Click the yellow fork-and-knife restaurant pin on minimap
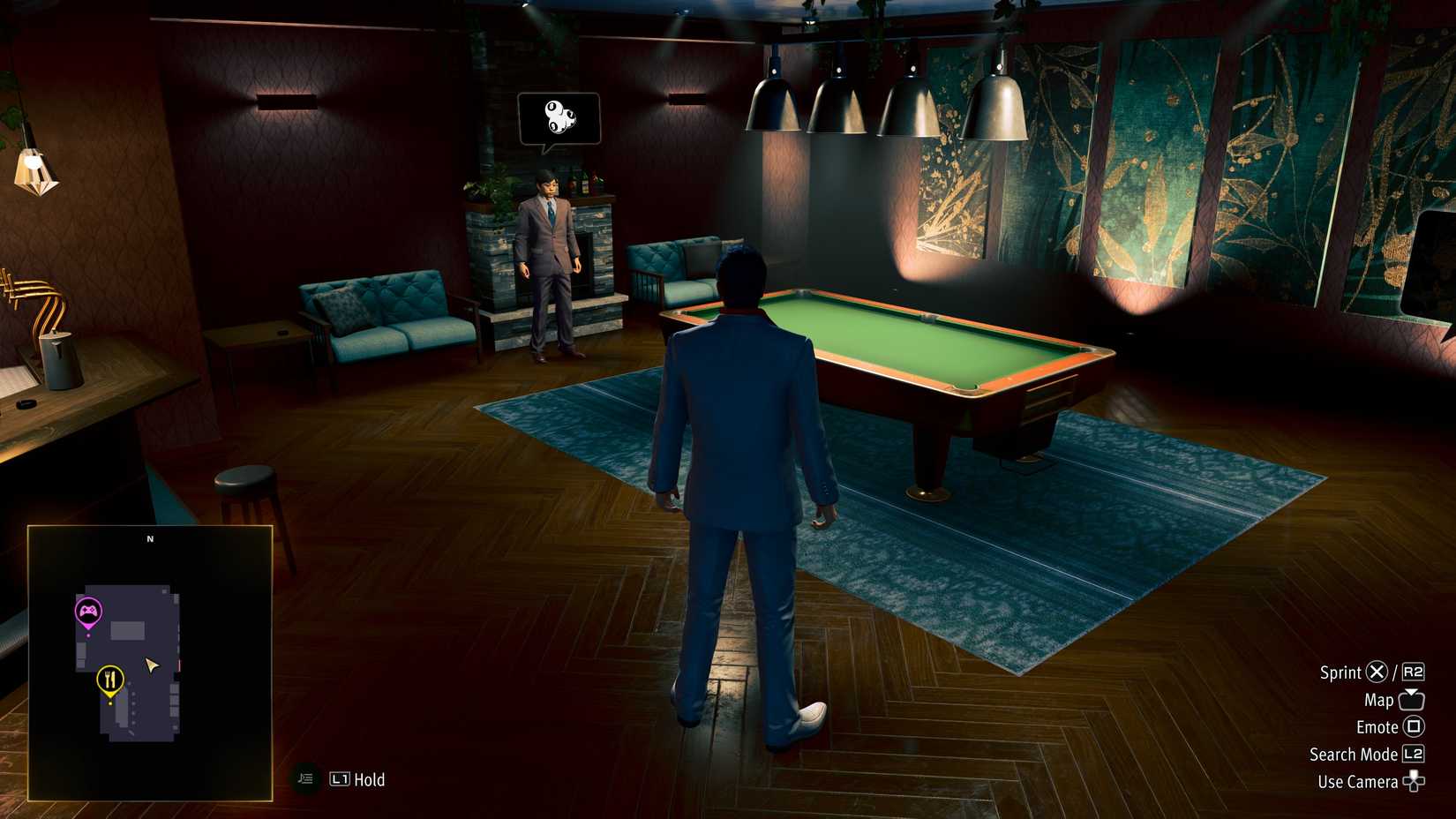Image resolution: width=1456 pixels, height=819 pixels. click(x=109, y=680)
